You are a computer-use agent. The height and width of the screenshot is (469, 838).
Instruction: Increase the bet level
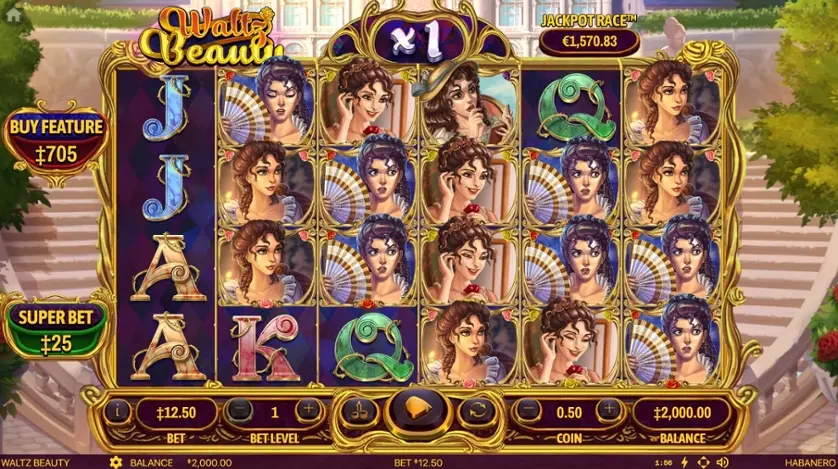coord(309,410)
